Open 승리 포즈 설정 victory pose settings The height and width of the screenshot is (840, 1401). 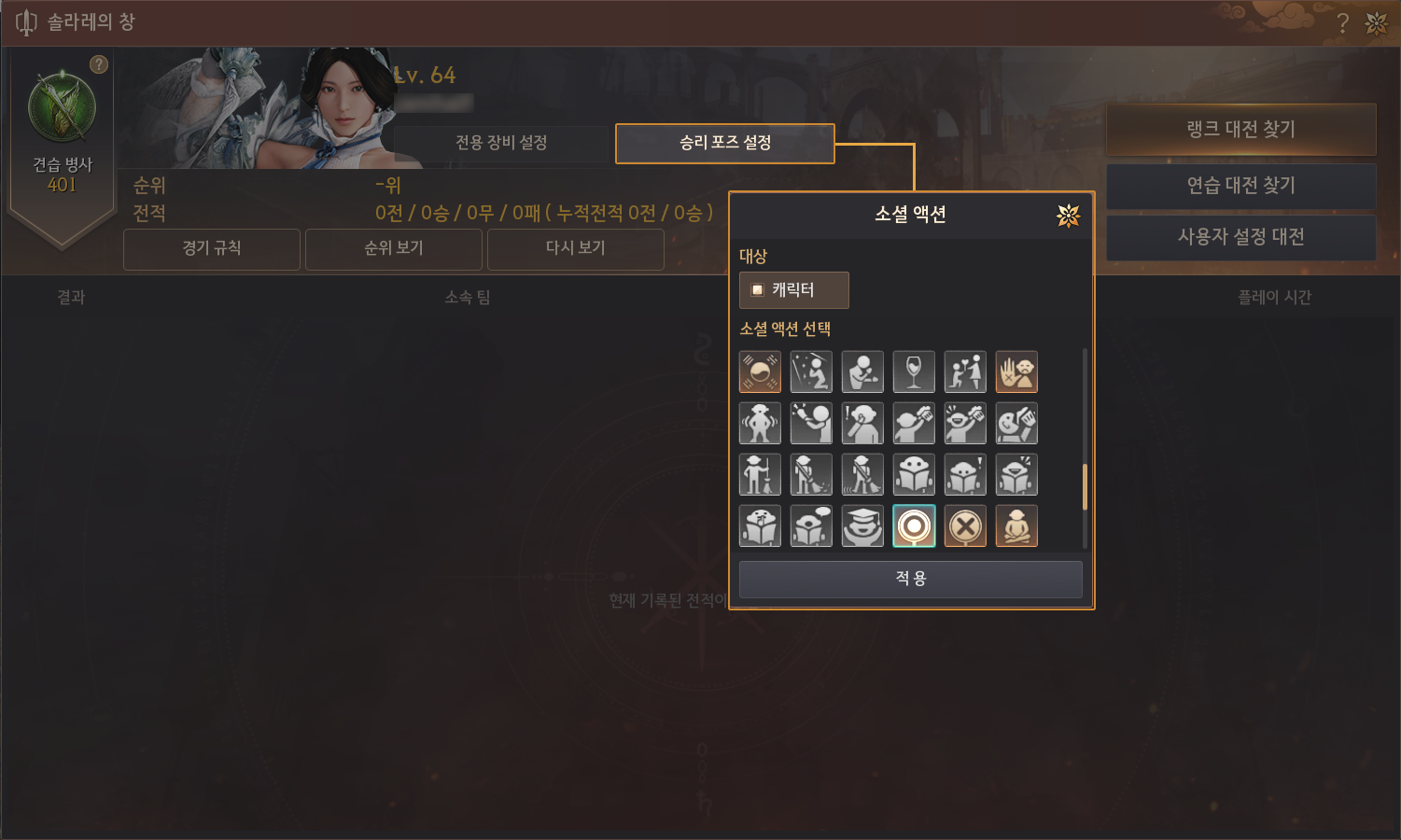tap(724, 143)
